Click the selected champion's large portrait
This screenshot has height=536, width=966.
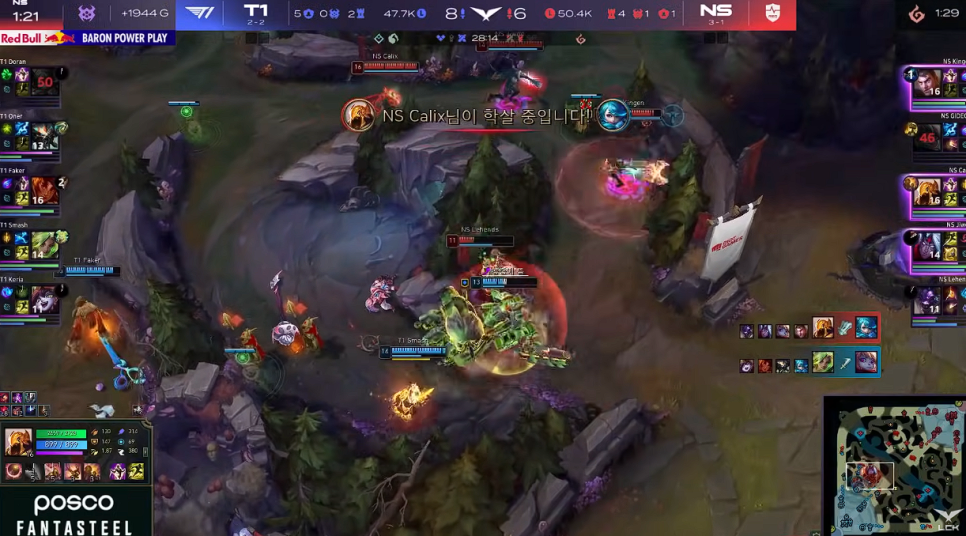[19, 442]
